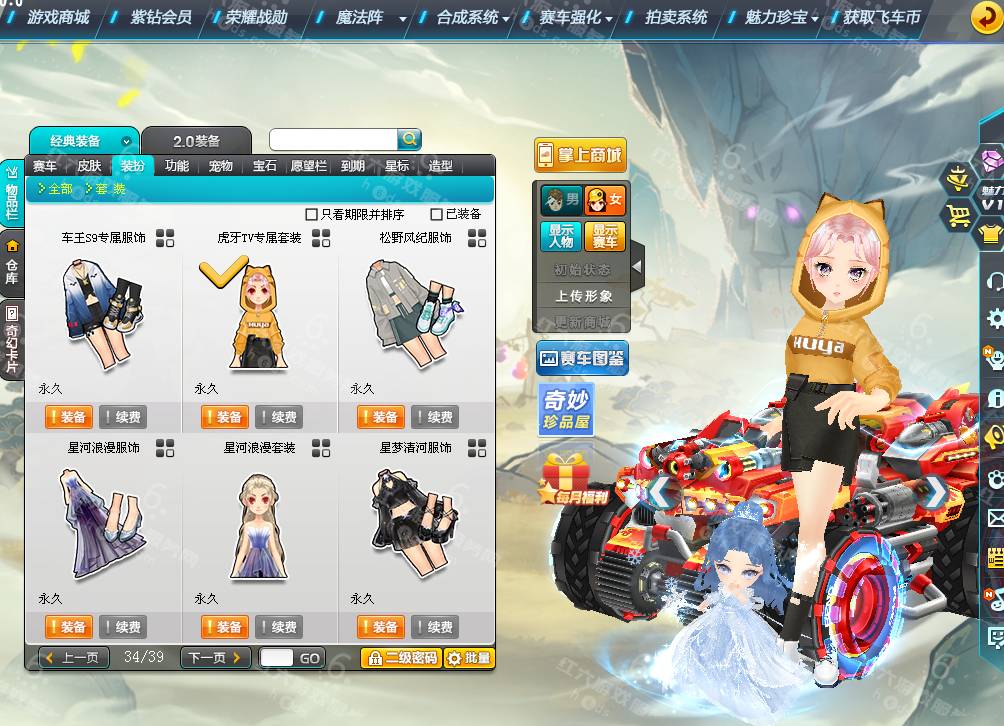Renew the 松野风纪服饰 outfit
The width and height of the screenshot is (1004, 726).
point(434,417)
